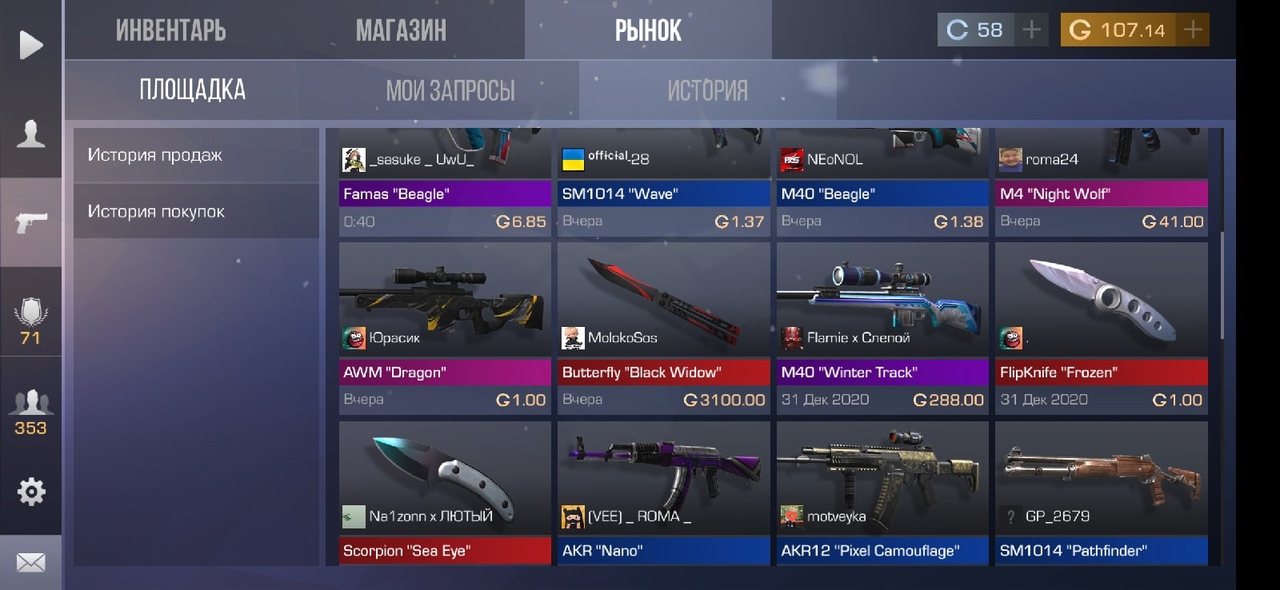This screenshot has height=590, width=1280.
Task: Open the friends icon showing 353
Action: 31,412
